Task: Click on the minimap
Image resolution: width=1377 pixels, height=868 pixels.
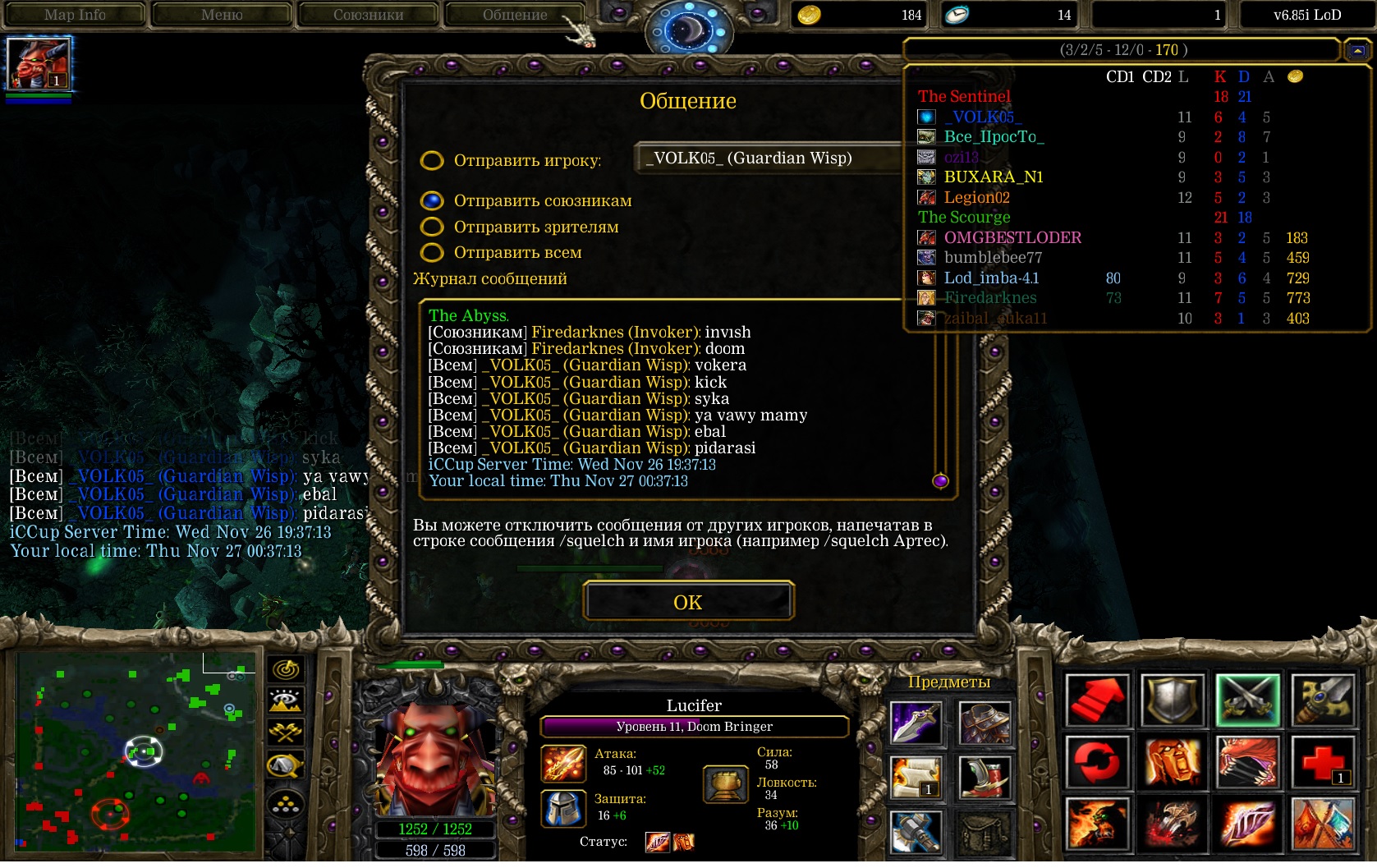Action: 135,751
